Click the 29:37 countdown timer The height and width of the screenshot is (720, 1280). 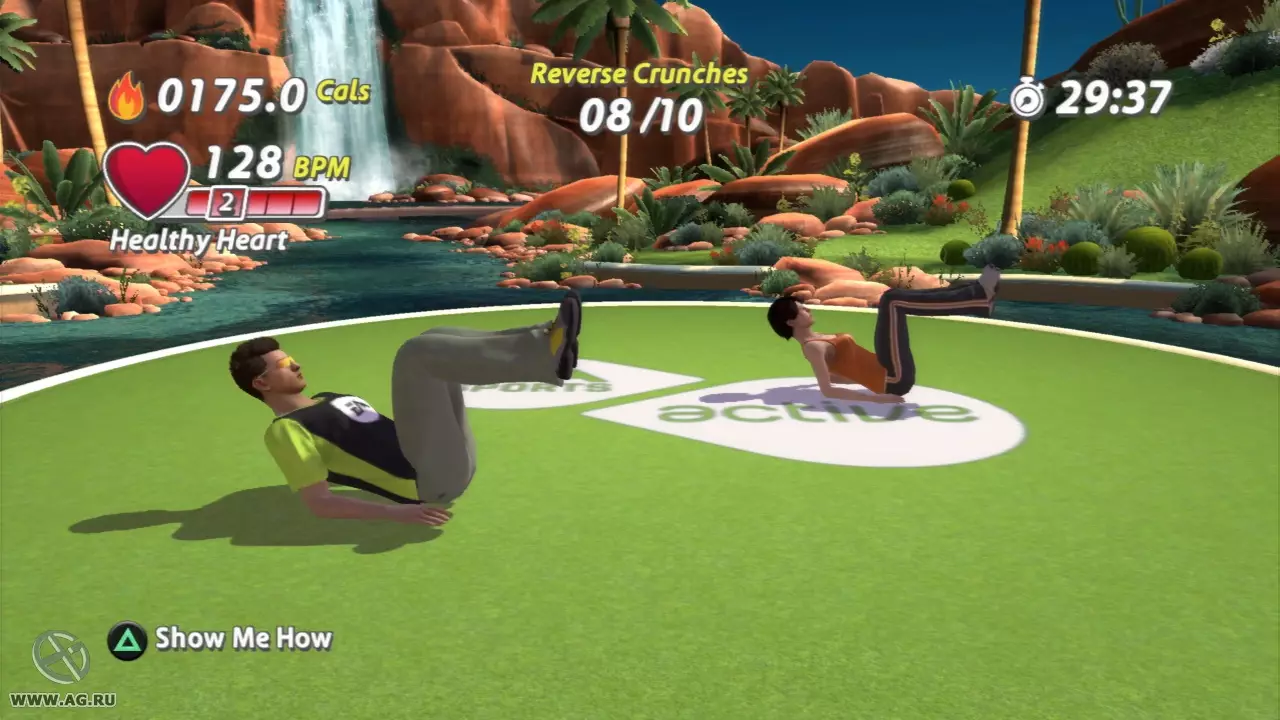(1115, 95)
